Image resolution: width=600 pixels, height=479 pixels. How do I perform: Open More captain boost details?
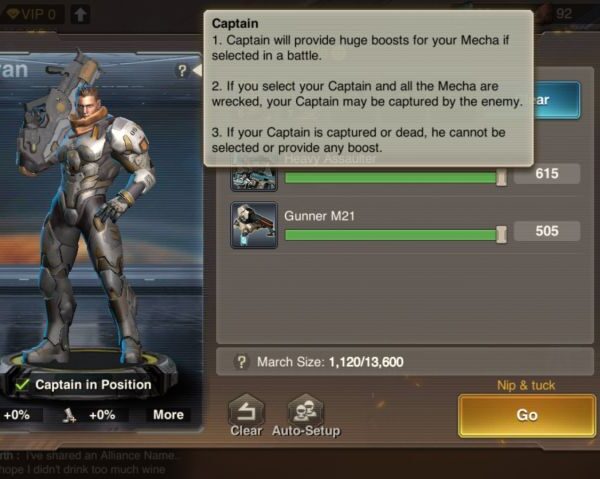pos(168,415)
